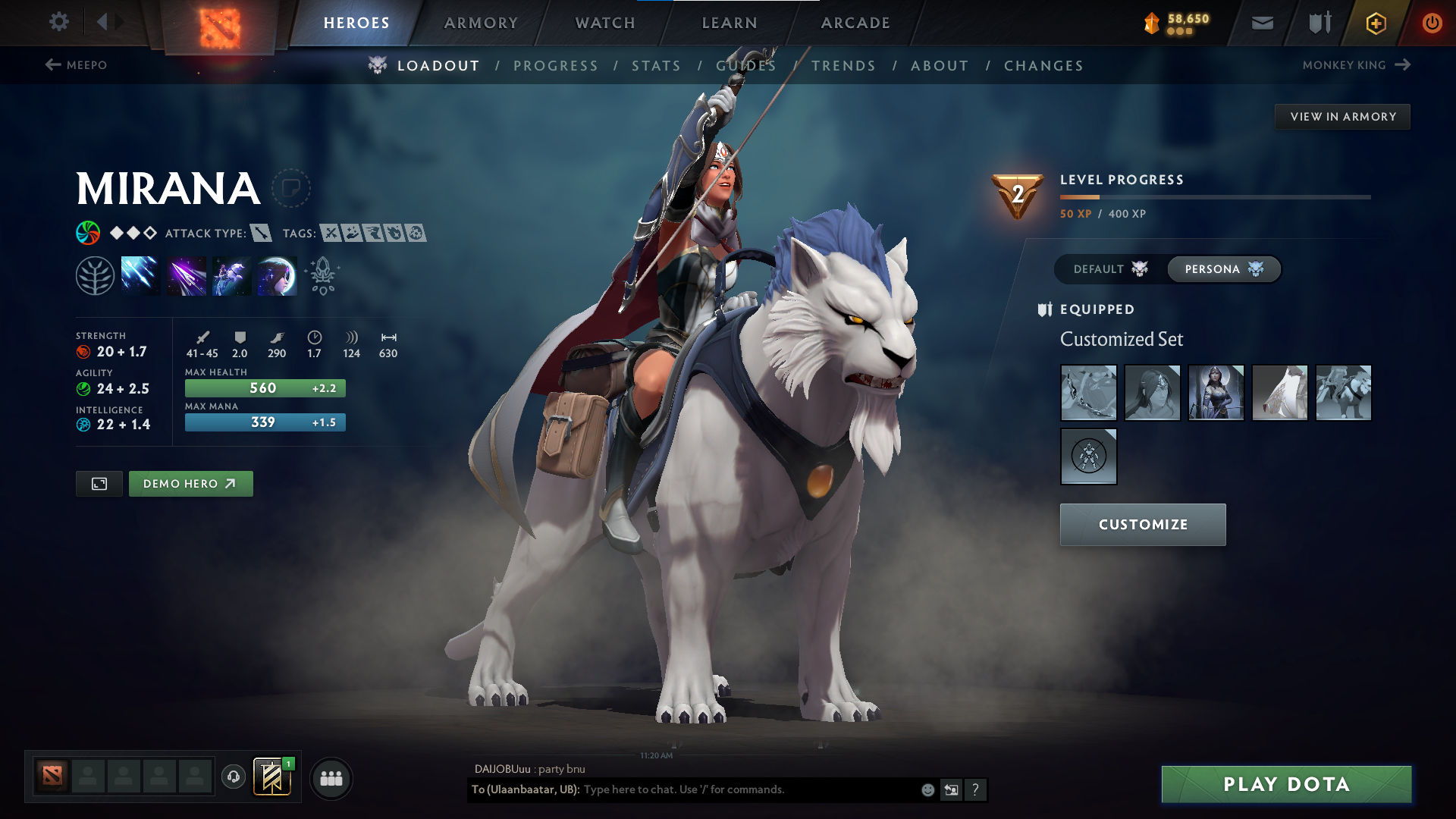
Task: Click the settings gear icon
Action: pyautogui.click(x=58, y=22)
